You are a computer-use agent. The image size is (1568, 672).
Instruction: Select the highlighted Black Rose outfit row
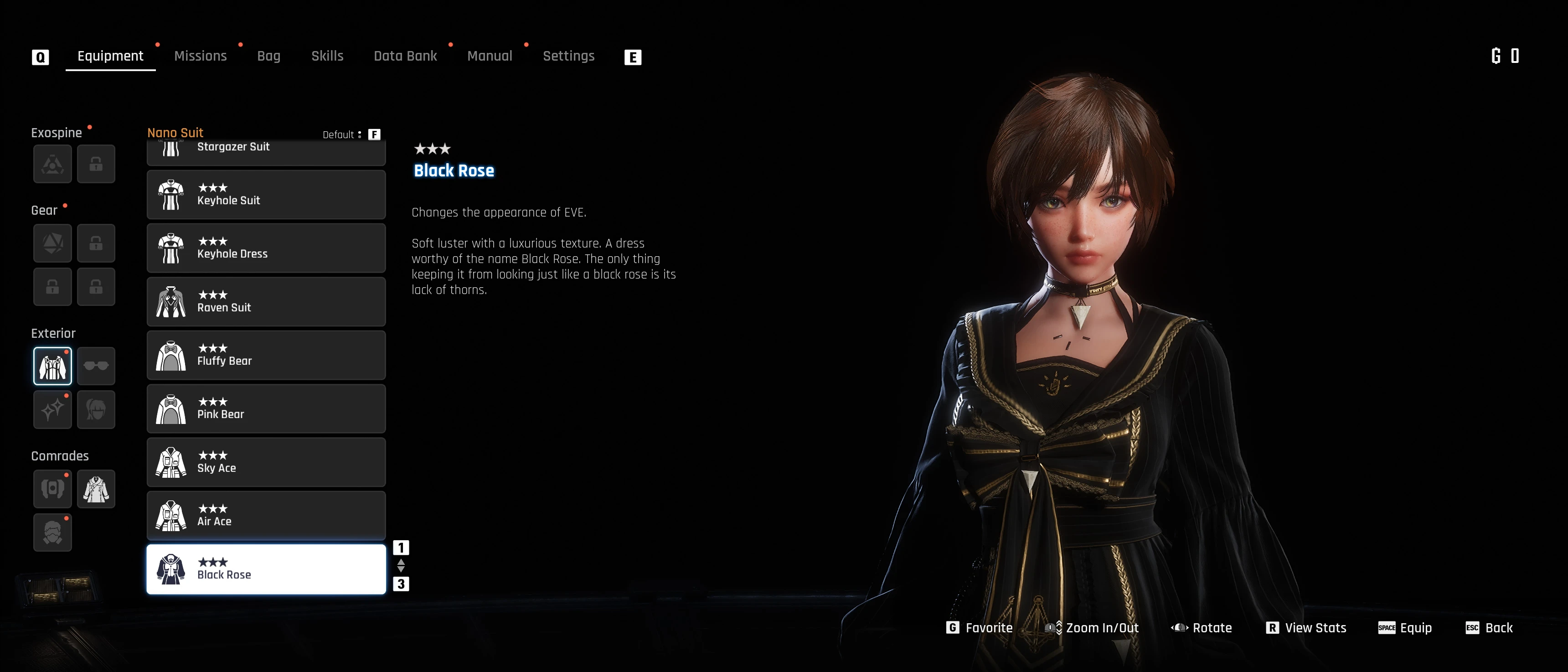pyautogui.click(x=266, y=569)
